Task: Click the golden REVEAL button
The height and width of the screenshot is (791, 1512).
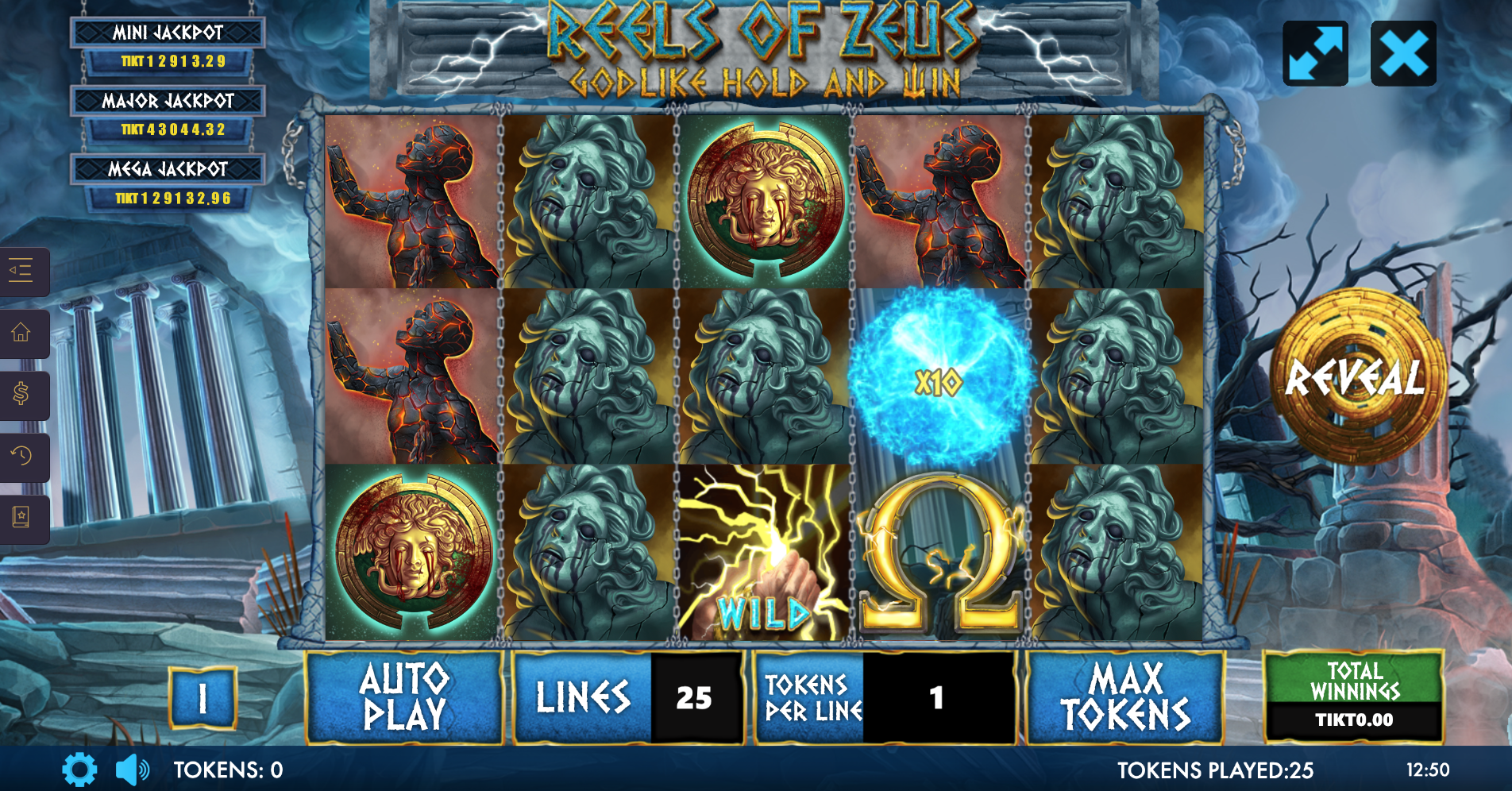Action: 1356,376
